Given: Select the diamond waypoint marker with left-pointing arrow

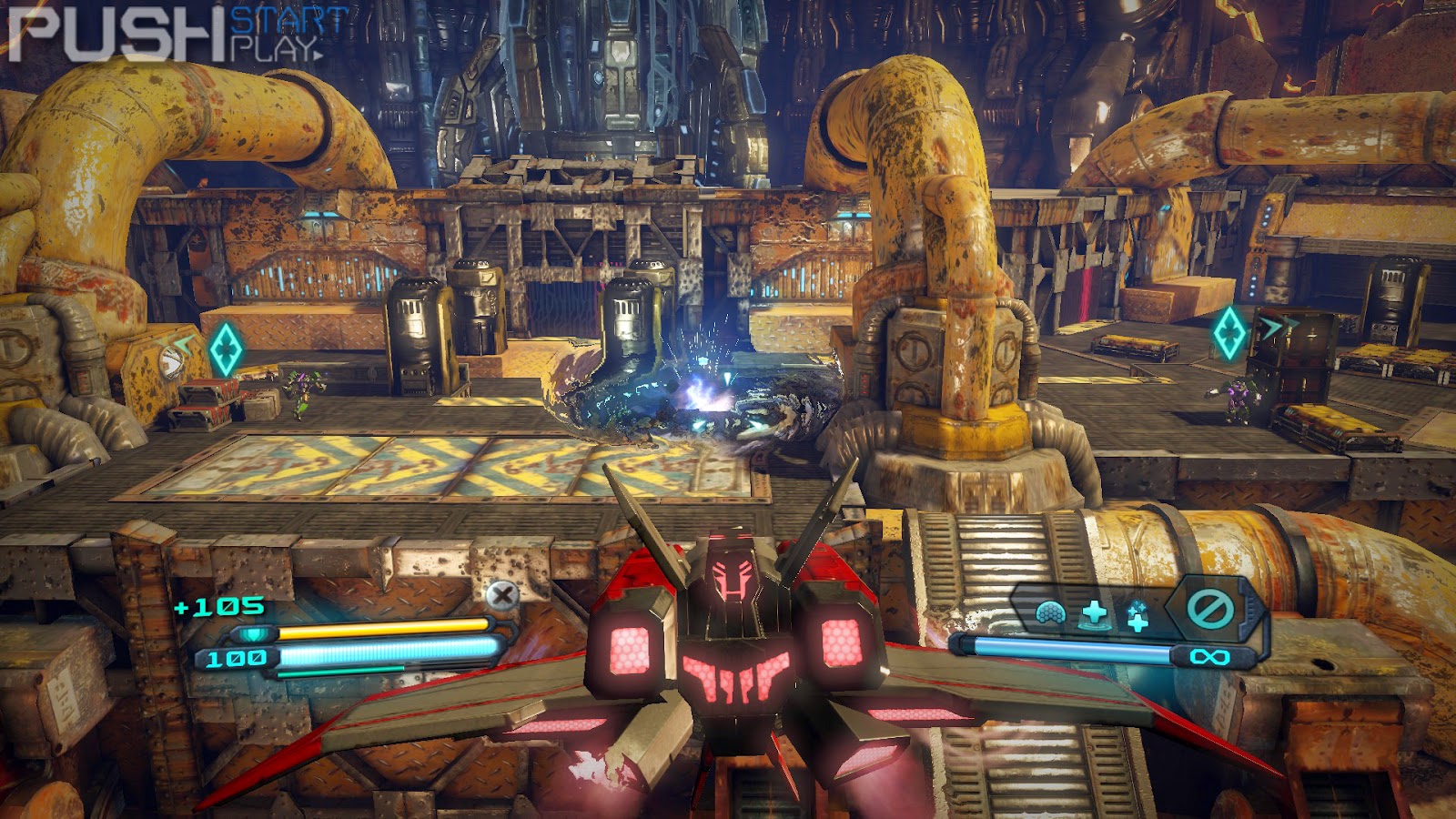Looking at the screenshot, I should 225,349.
